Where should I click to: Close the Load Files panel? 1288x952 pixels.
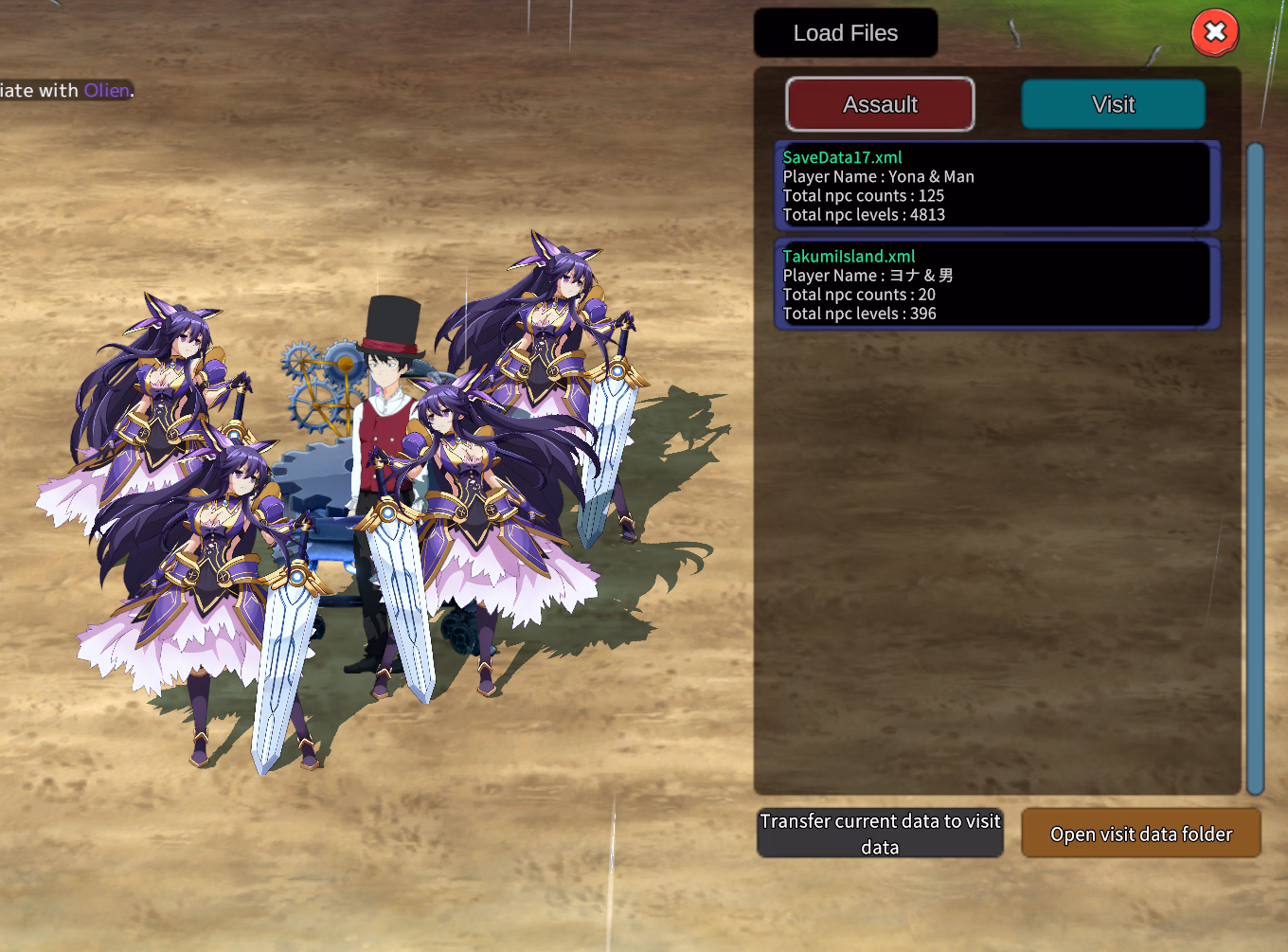[x=1215, y=33]
